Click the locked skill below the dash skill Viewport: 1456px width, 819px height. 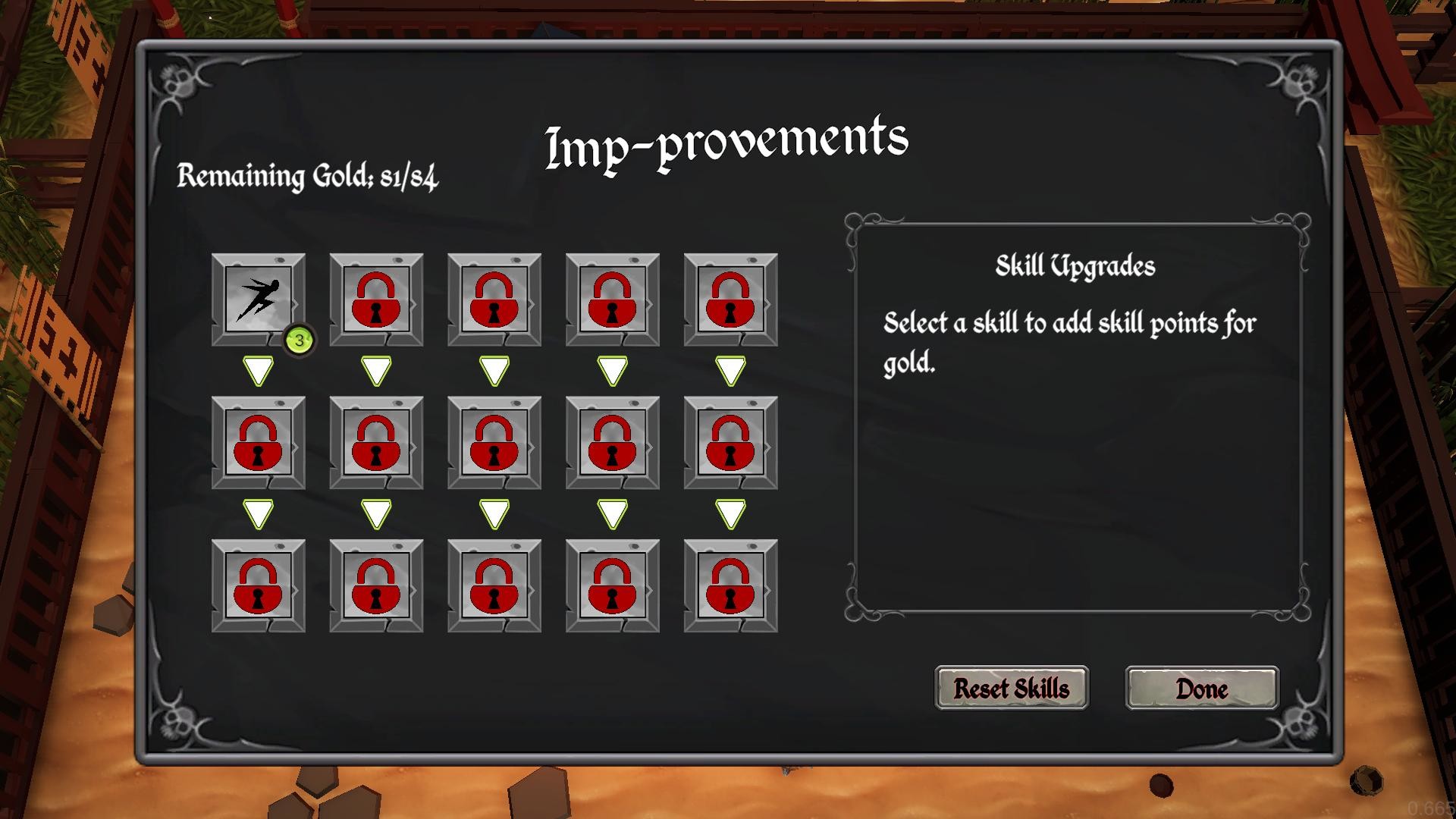[259, 442]
